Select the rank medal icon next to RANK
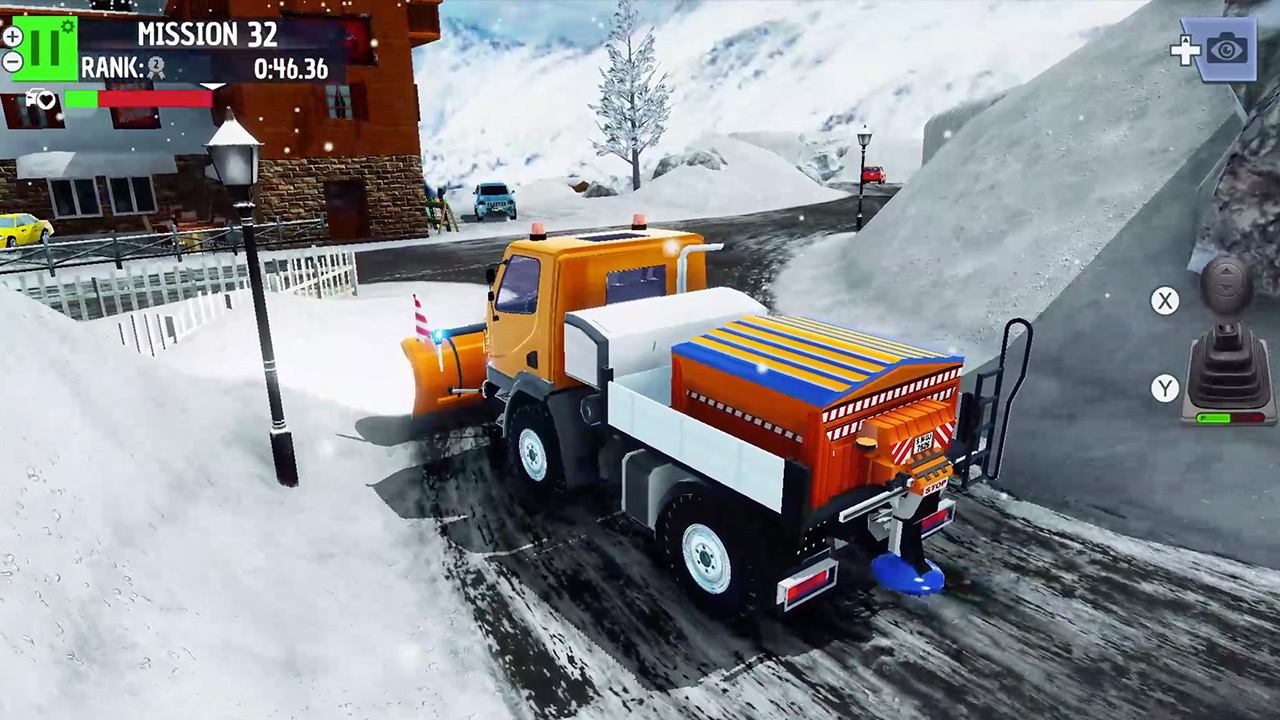The image size is (1280, 720). 156,67
